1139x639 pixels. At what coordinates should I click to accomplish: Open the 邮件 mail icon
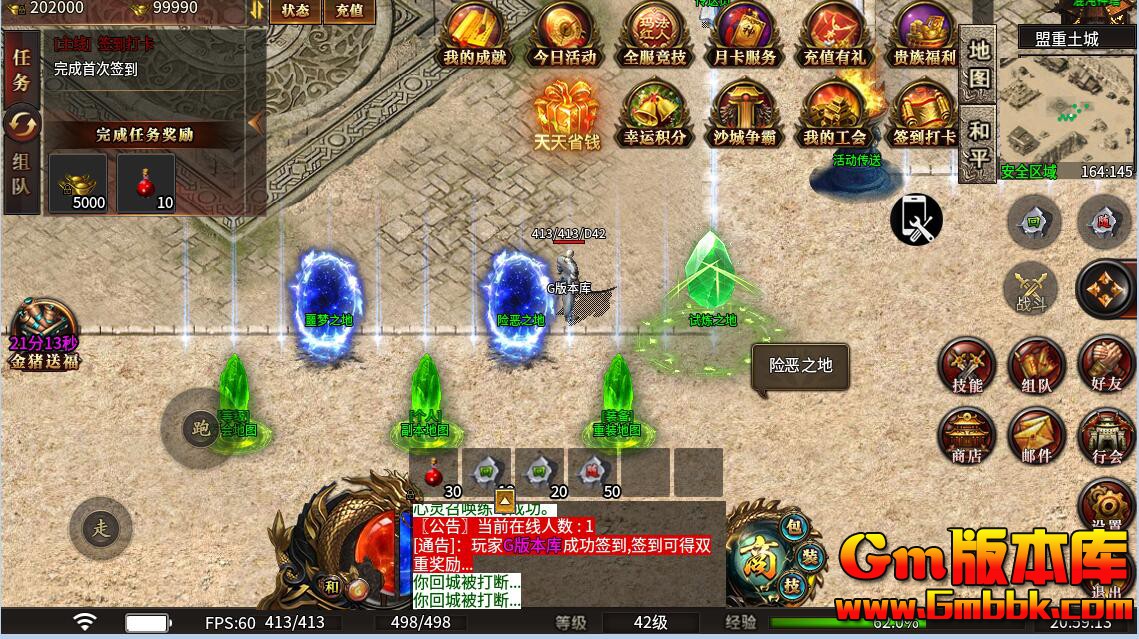(x=1037, y=437)
